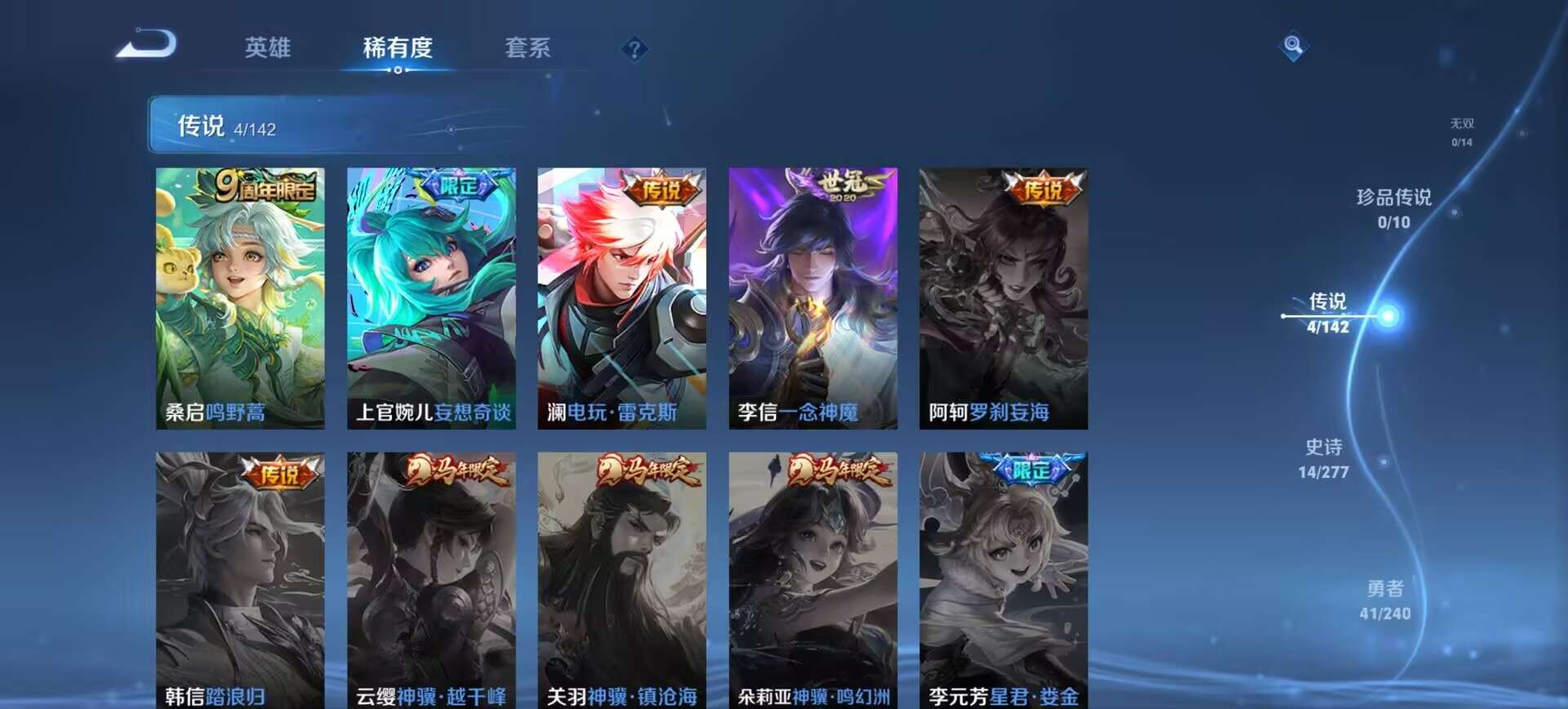The image size is (1568, 709).
Task: Open the 稀有度 tab
Action: [x=399, y=49]
